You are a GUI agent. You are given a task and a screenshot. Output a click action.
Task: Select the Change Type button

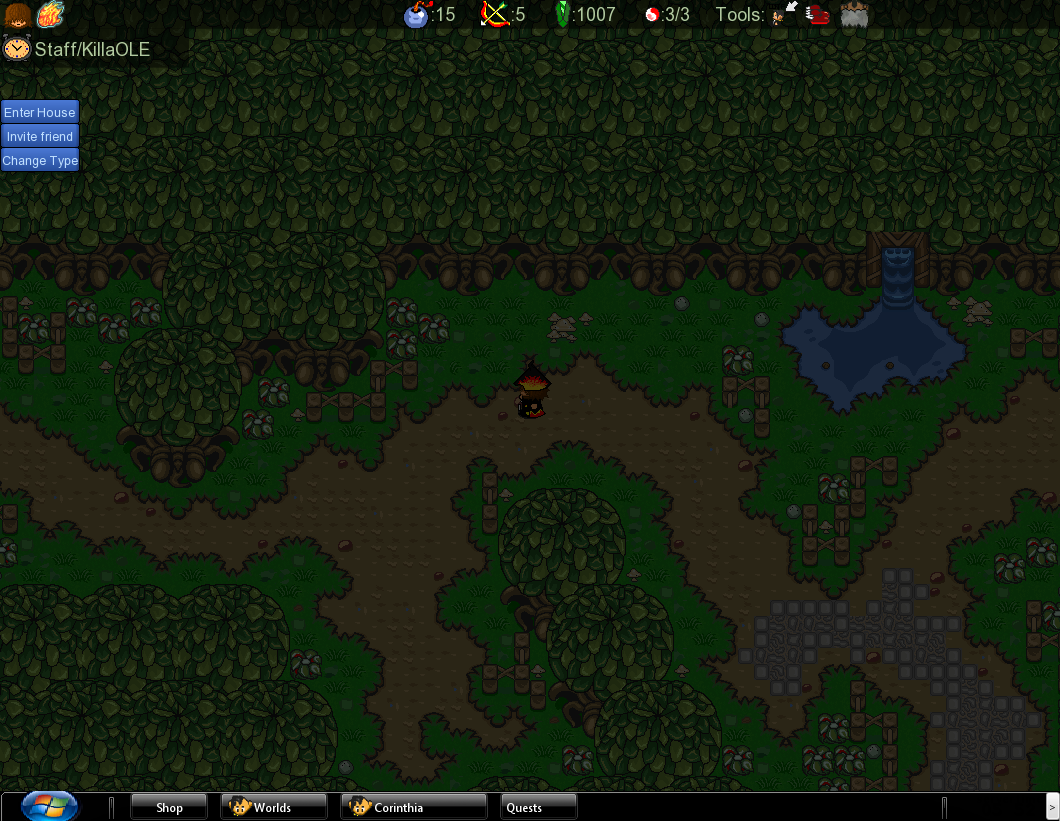[40, 160]
